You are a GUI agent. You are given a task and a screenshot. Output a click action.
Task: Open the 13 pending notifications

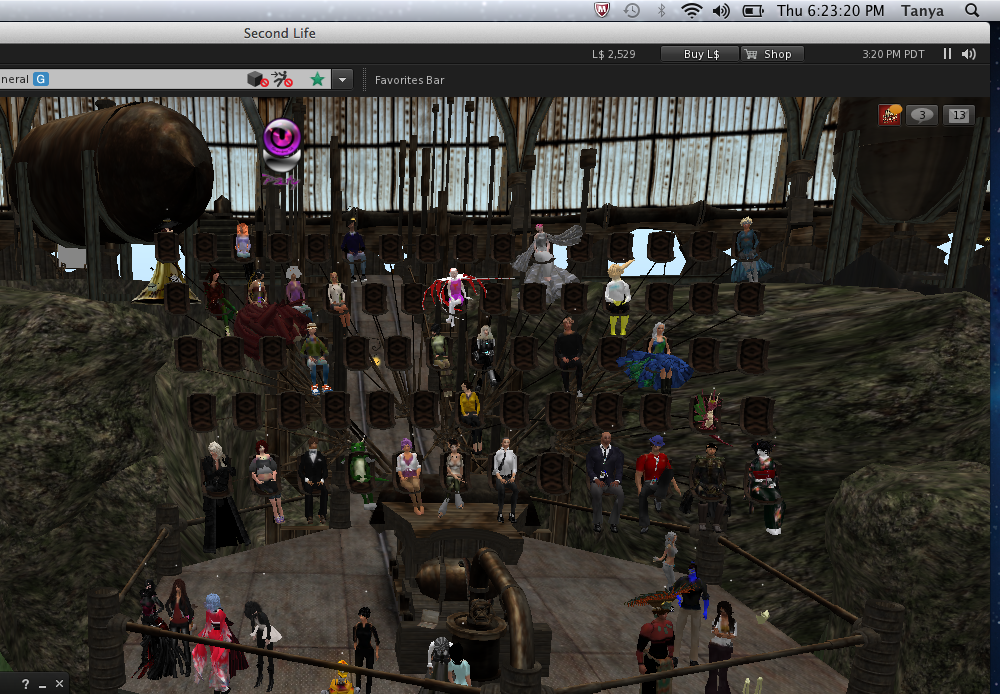pos(958,115)
